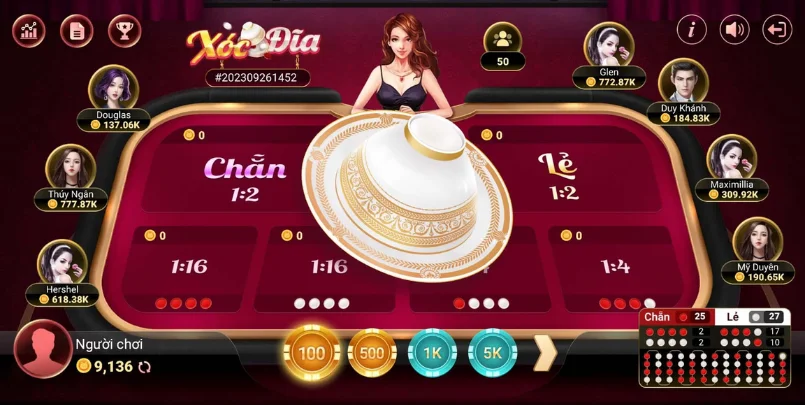Select the 500 chip
Screen dimensions: 805x405
pos(372,353)
